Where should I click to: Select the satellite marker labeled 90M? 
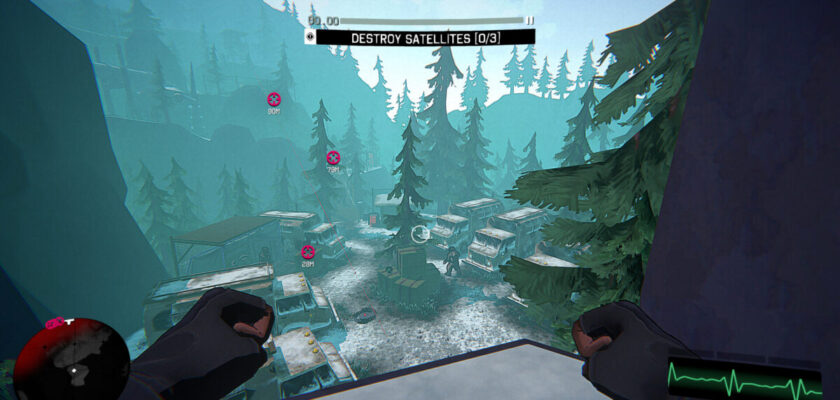[x=273, y=99]
